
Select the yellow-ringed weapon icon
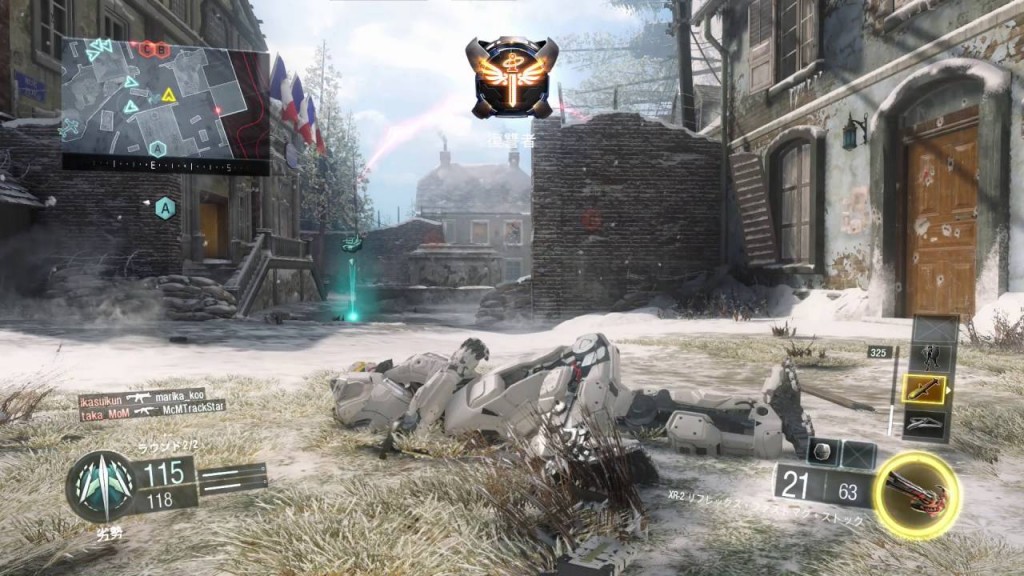[916, 494]
